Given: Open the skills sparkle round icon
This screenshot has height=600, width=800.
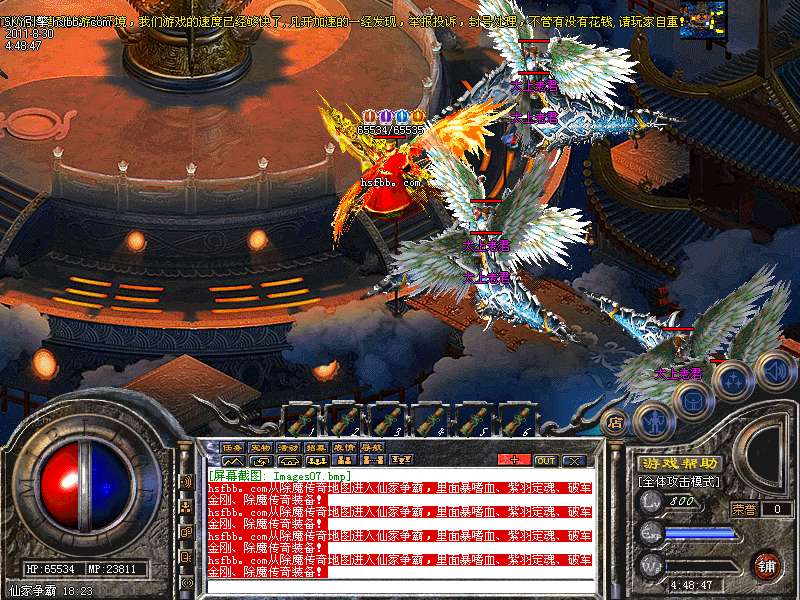Looking at the screenshot, I should [x=734, y=381].
